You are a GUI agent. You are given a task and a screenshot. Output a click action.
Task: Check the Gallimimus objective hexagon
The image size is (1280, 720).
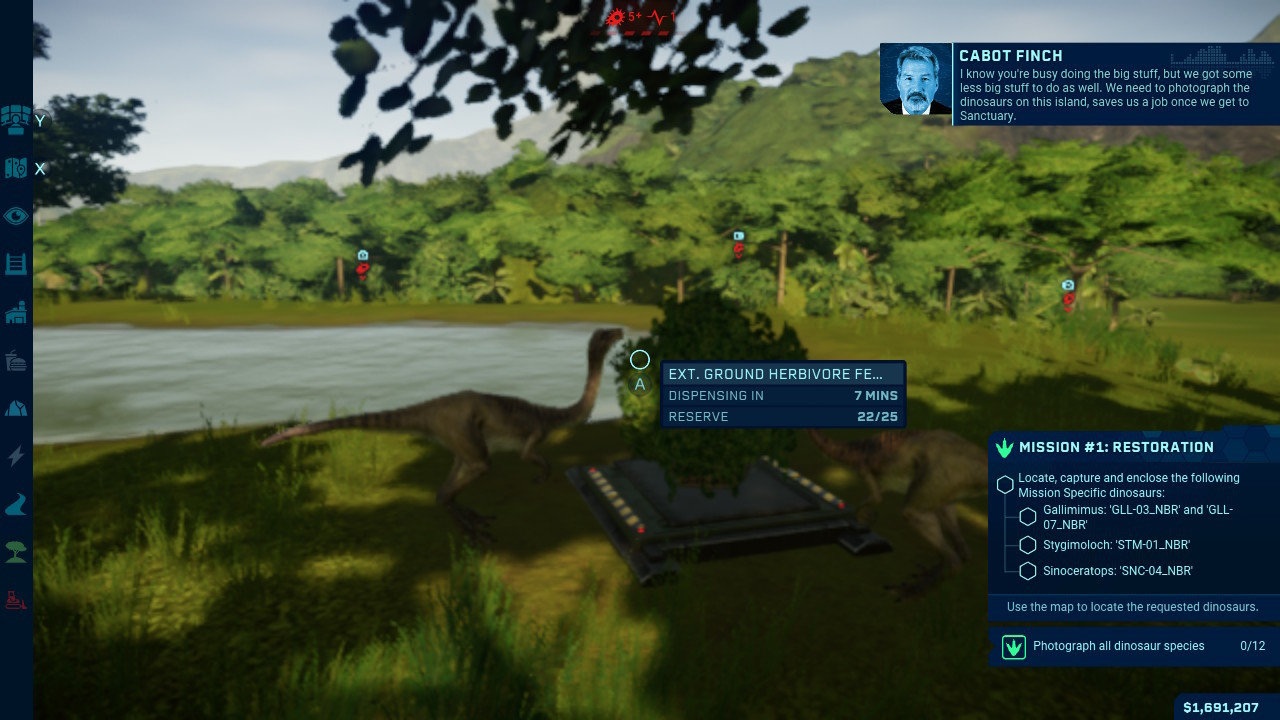(1027, 516)
